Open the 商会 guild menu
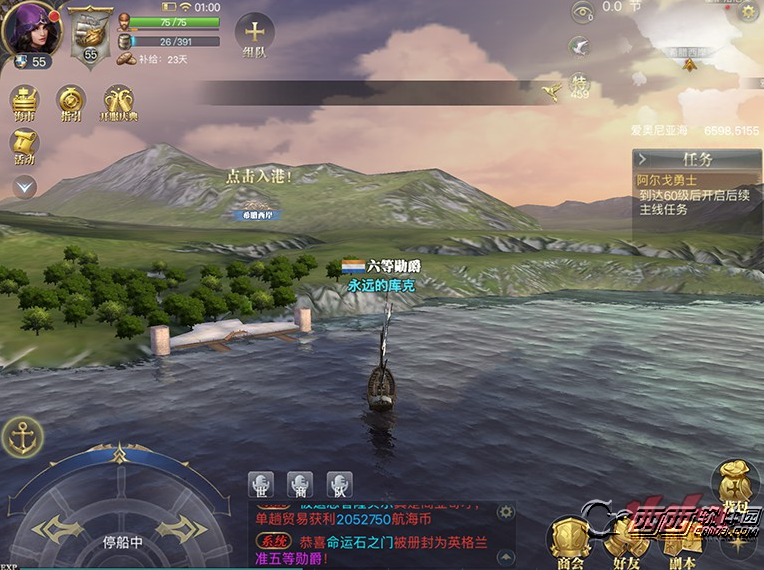 pos(570,541)
